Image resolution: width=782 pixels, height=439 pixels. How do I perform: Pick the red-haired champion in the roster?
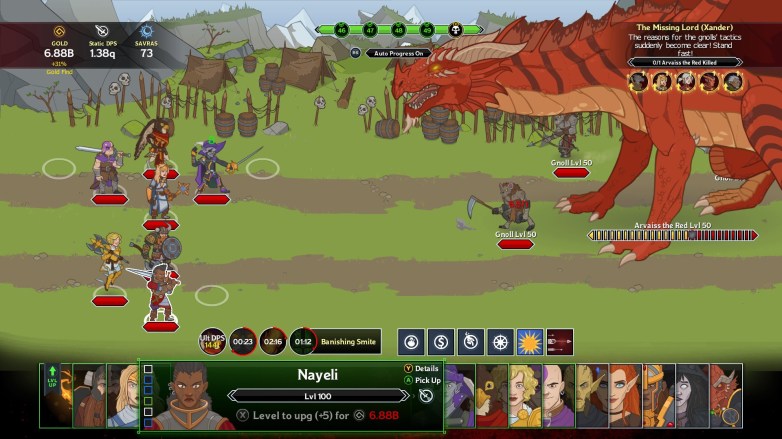tap(624, 395)
